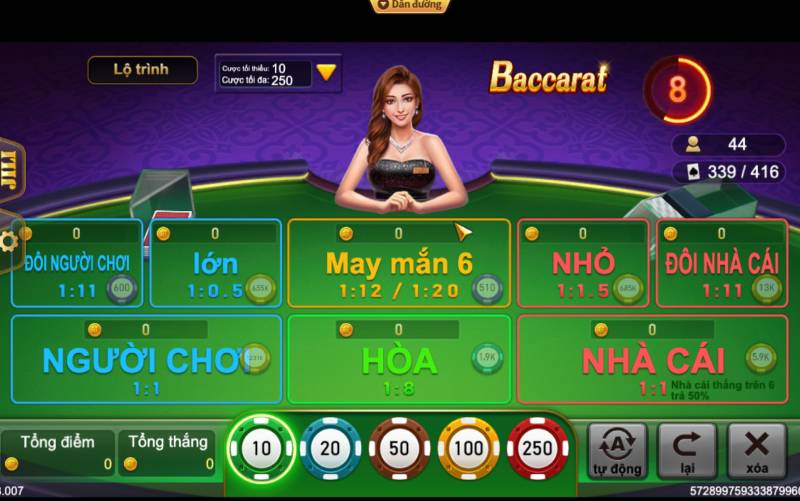
Task: Open the Dẫn đường dropdown tab
Action: click(x=409, y=6)
